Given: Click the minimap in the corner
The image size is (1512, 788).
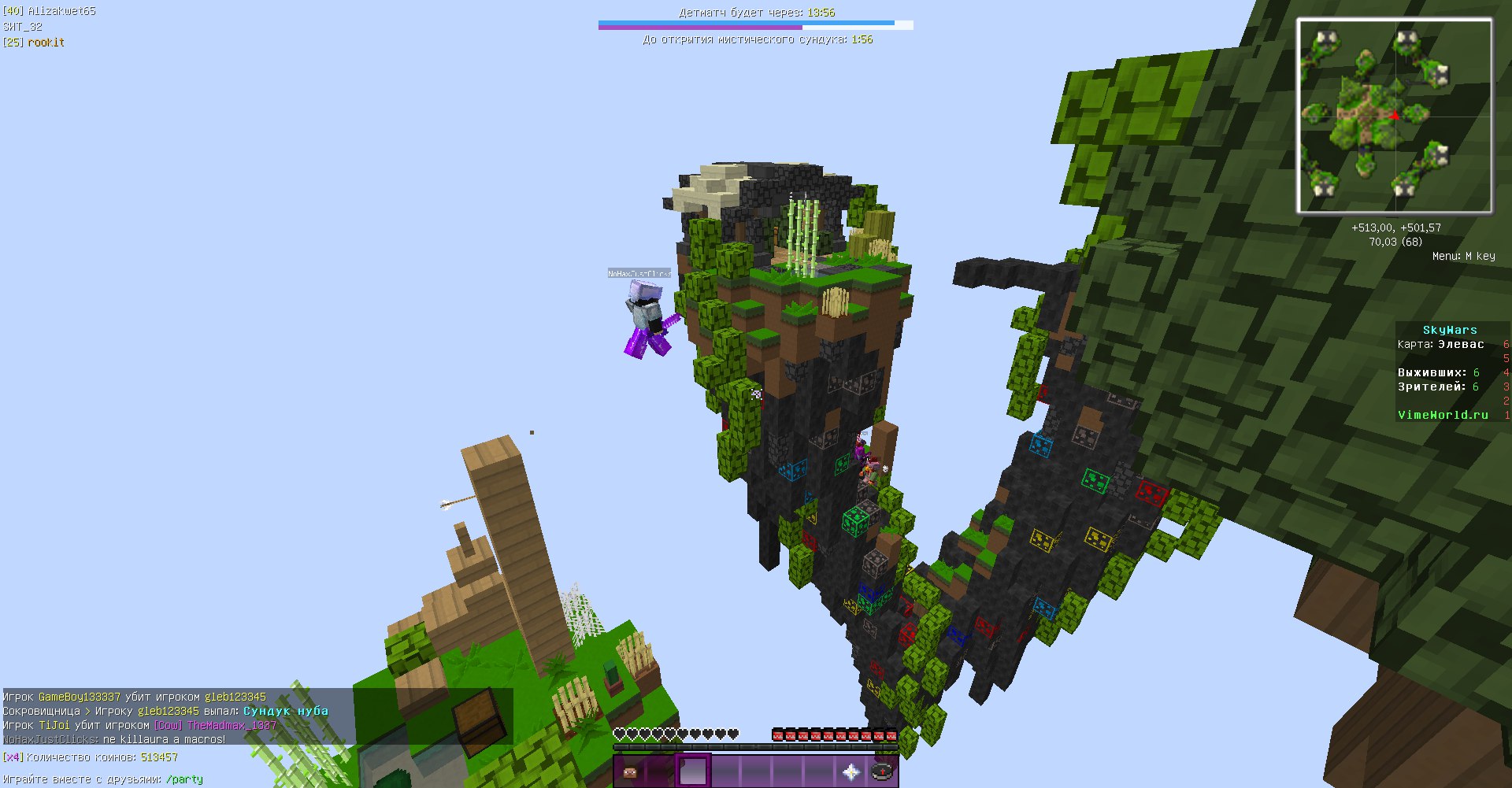Looking at the screenshot, I should point(1394,117).
